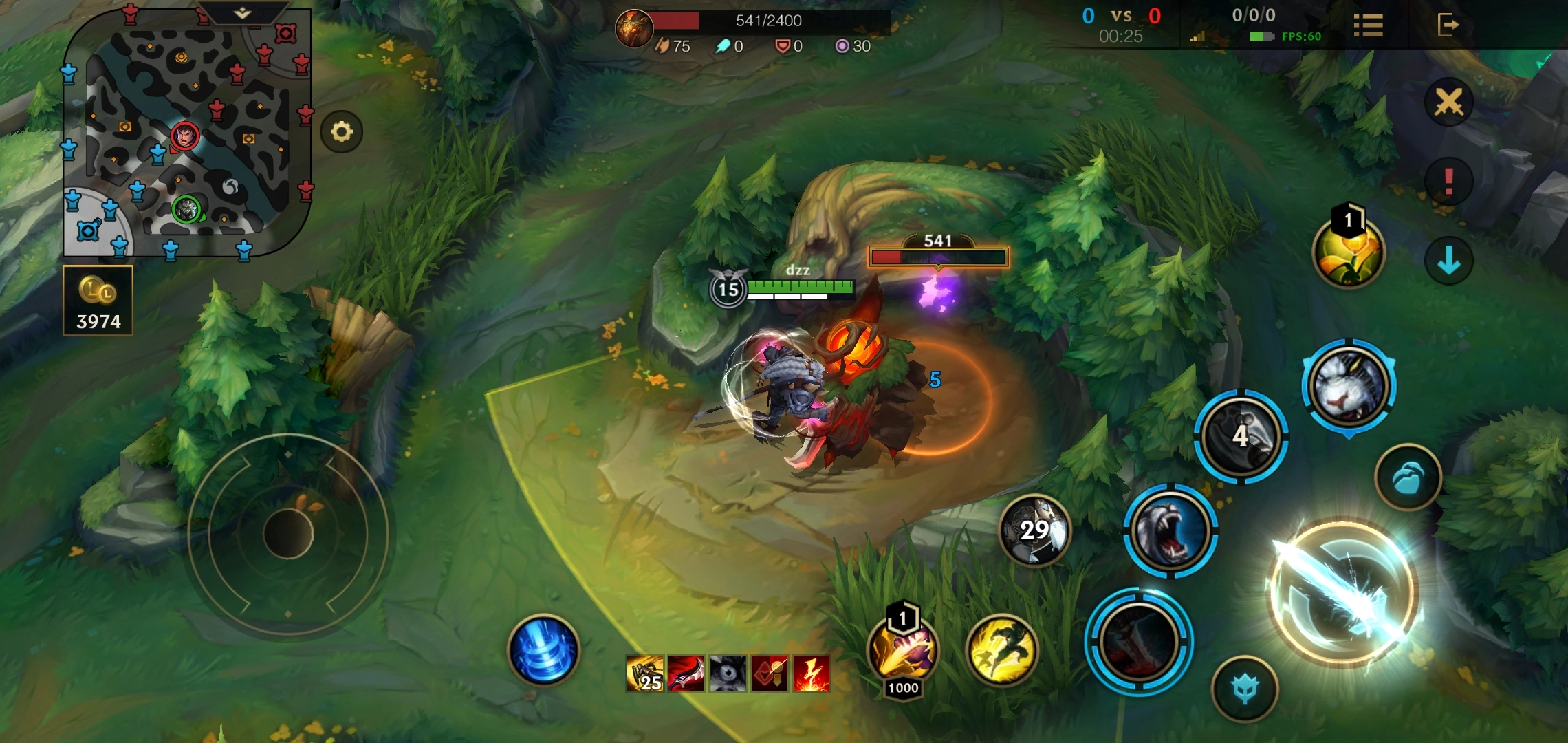Tap the blue down-arrow button

point(1448,261)
